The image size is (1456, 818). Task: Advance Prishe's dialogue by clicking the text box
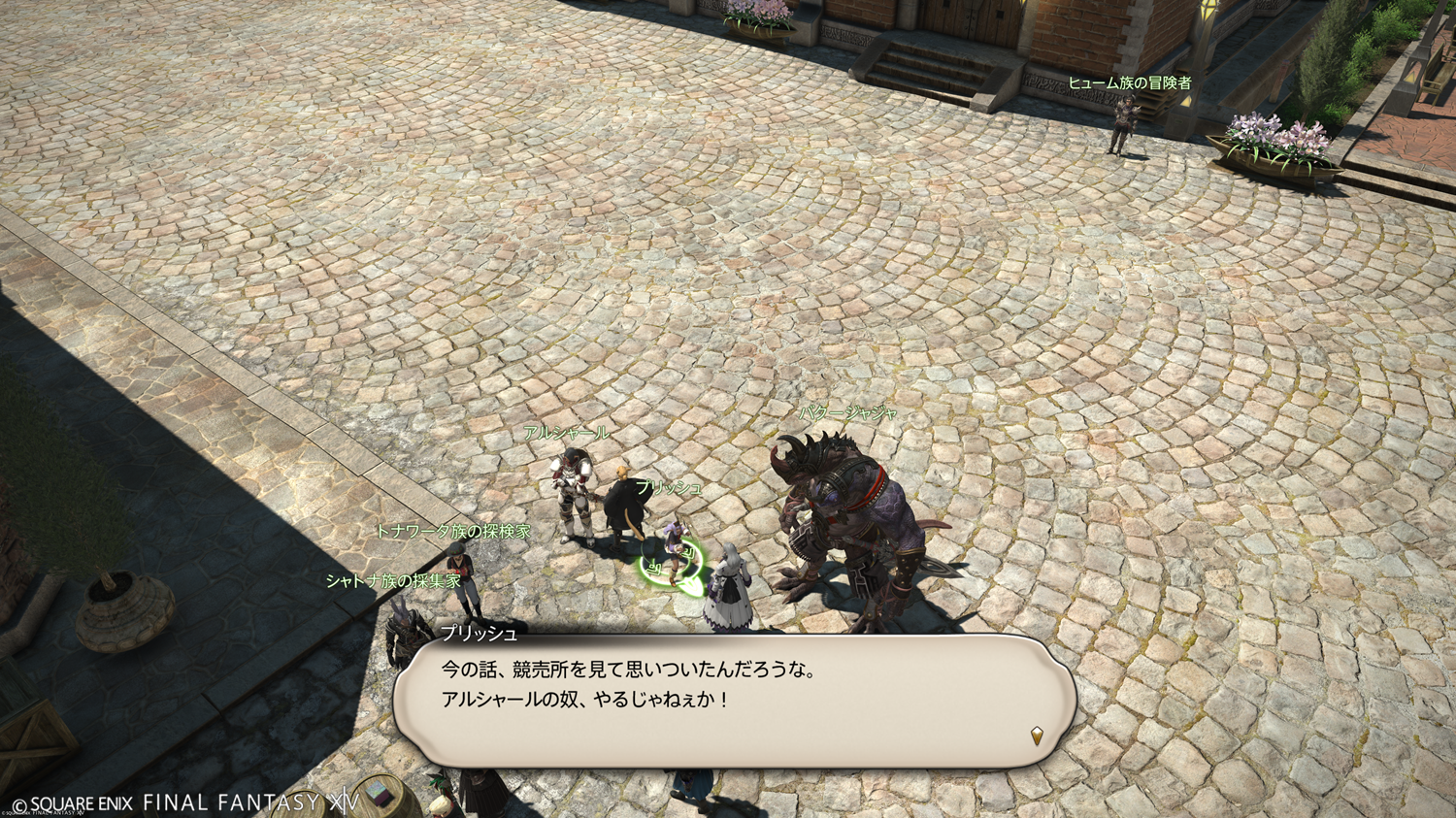point(733,701)
